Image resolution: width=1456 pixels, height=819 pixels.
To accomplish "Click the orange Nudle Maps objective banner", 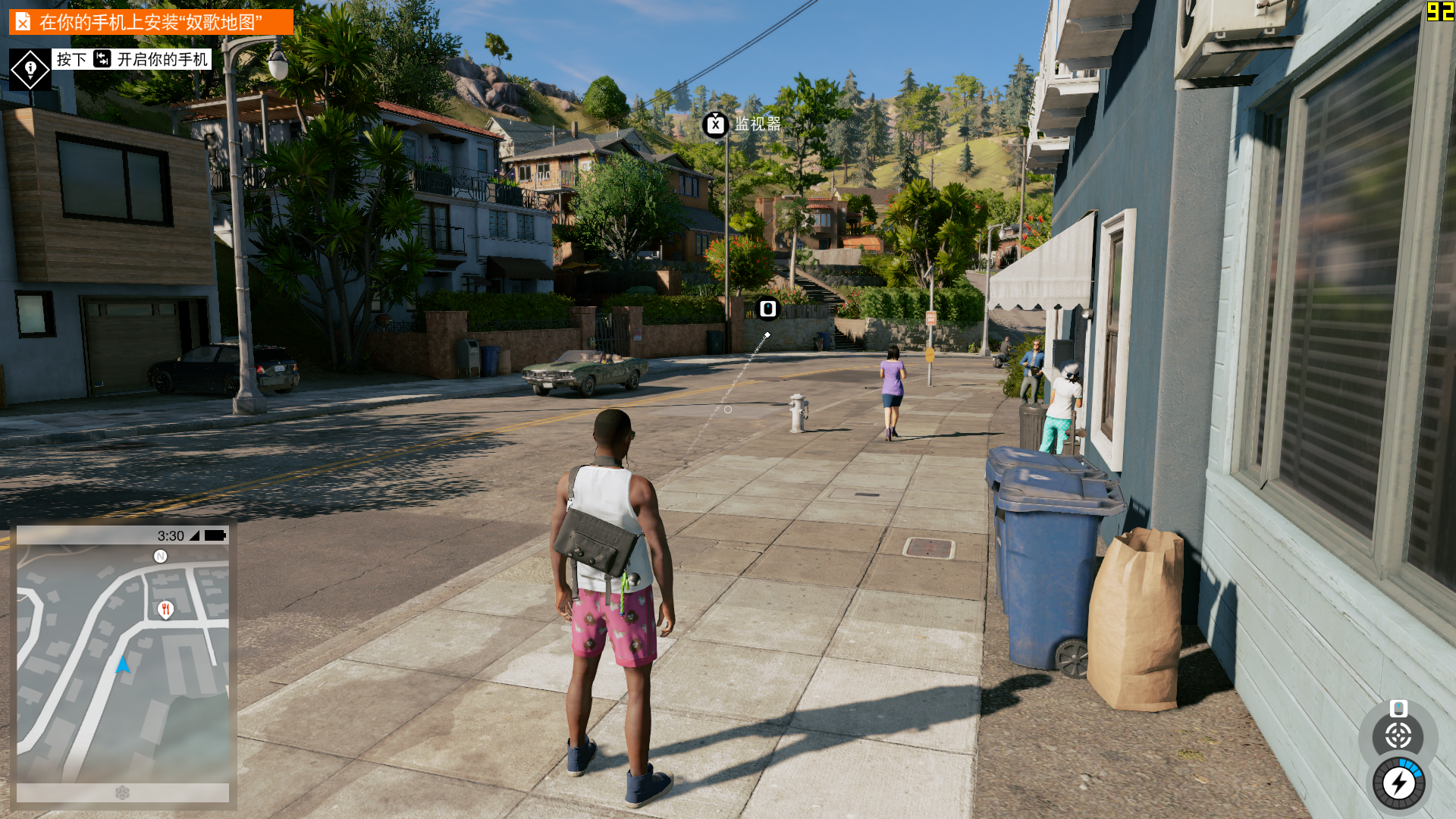I will [x=151, y=22].
